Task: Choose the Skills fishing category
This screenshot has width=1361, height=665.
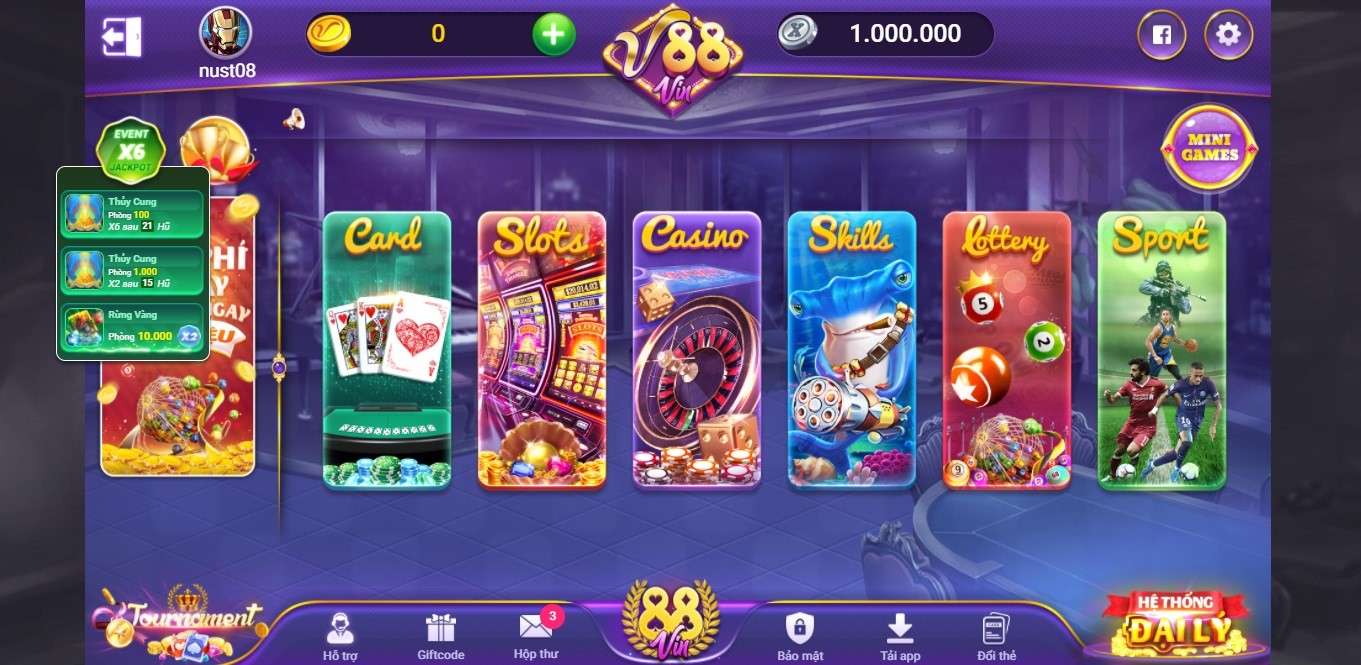Action: 851,350
